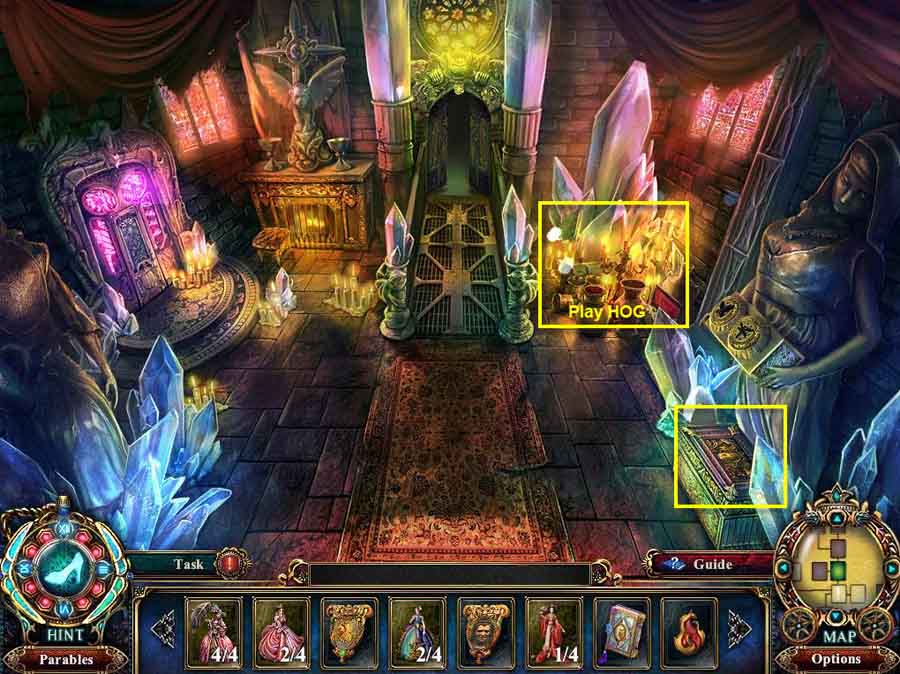
Task: Pick the 2/4 pink gown figurine
Action: (x=282, y=631)
